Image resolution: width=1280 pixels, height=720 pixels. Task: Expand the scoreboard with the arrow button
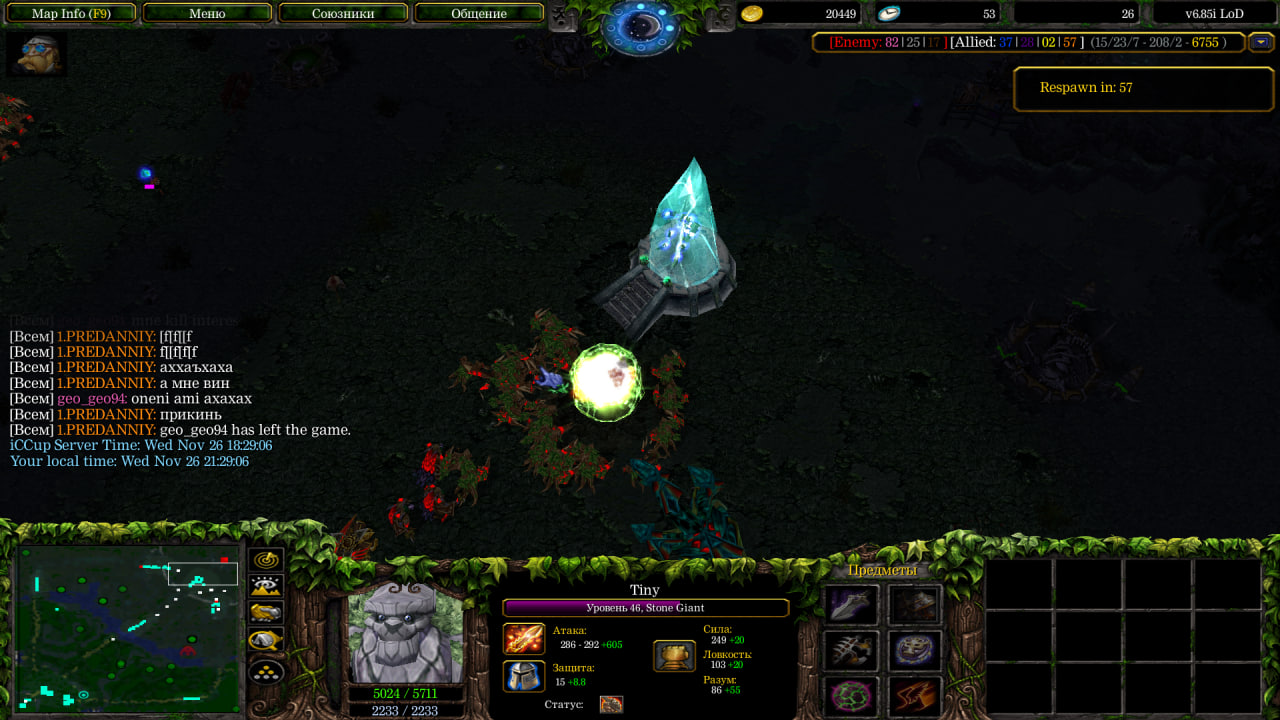point(1261,42)
